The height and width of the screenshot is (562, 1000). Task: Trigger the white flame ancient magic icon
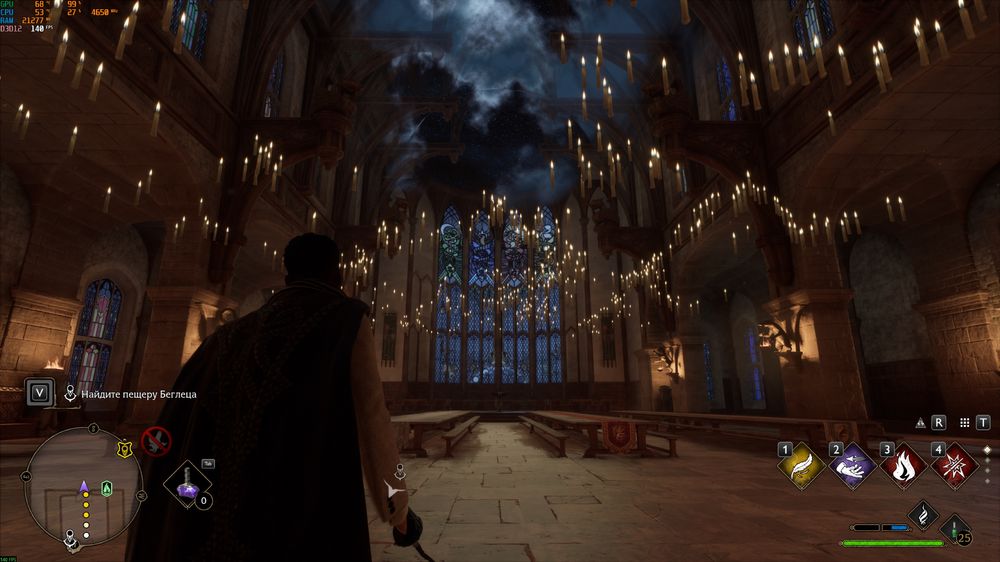(x=922, y=515)
